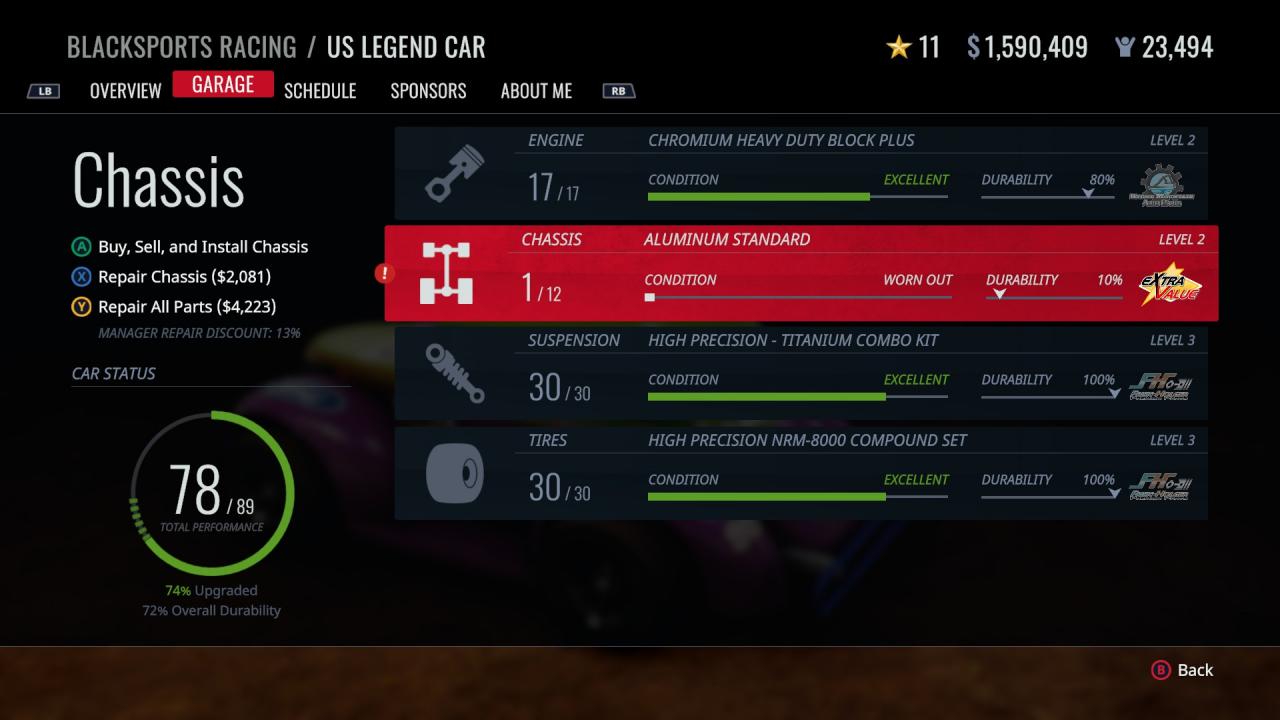Choose Buy, Sell, and Install Chassis
Viewport: 1280px width, 720px height.
tap(202, 247)
